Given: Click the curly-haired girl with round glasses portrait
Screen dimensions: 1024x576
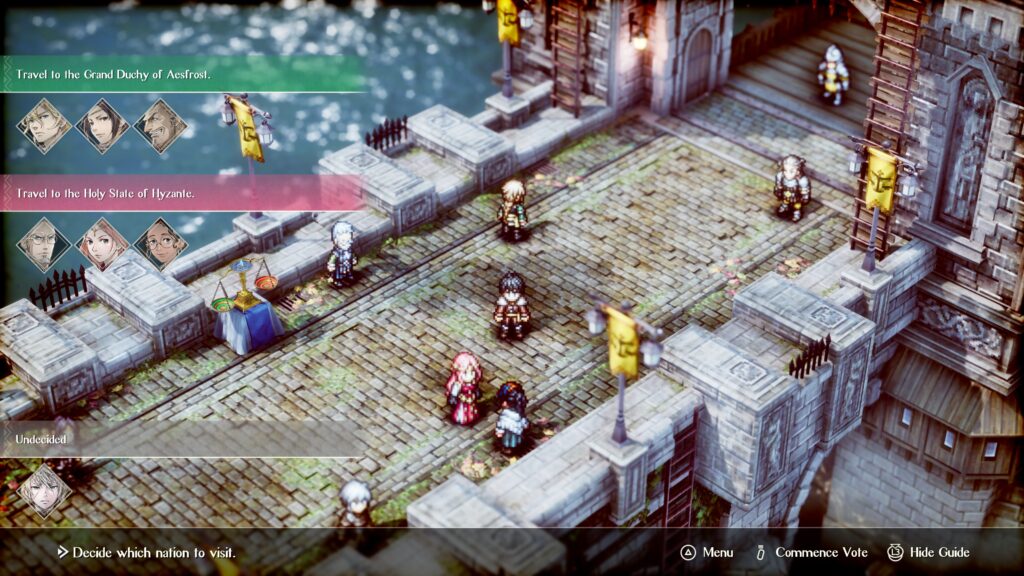Looking at the screenshot, I should (x=160, y=245).
